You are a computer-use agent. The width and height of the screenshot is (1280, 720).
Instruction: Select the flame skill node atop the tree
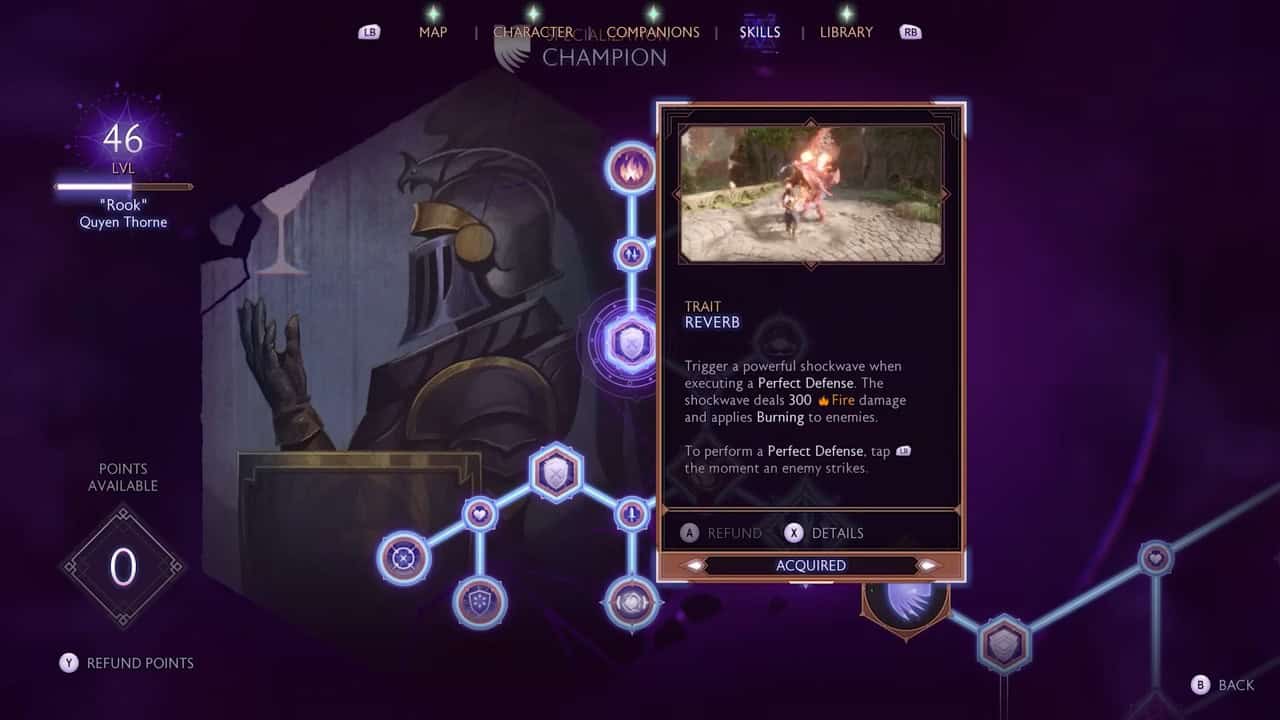tap(630, 167)
